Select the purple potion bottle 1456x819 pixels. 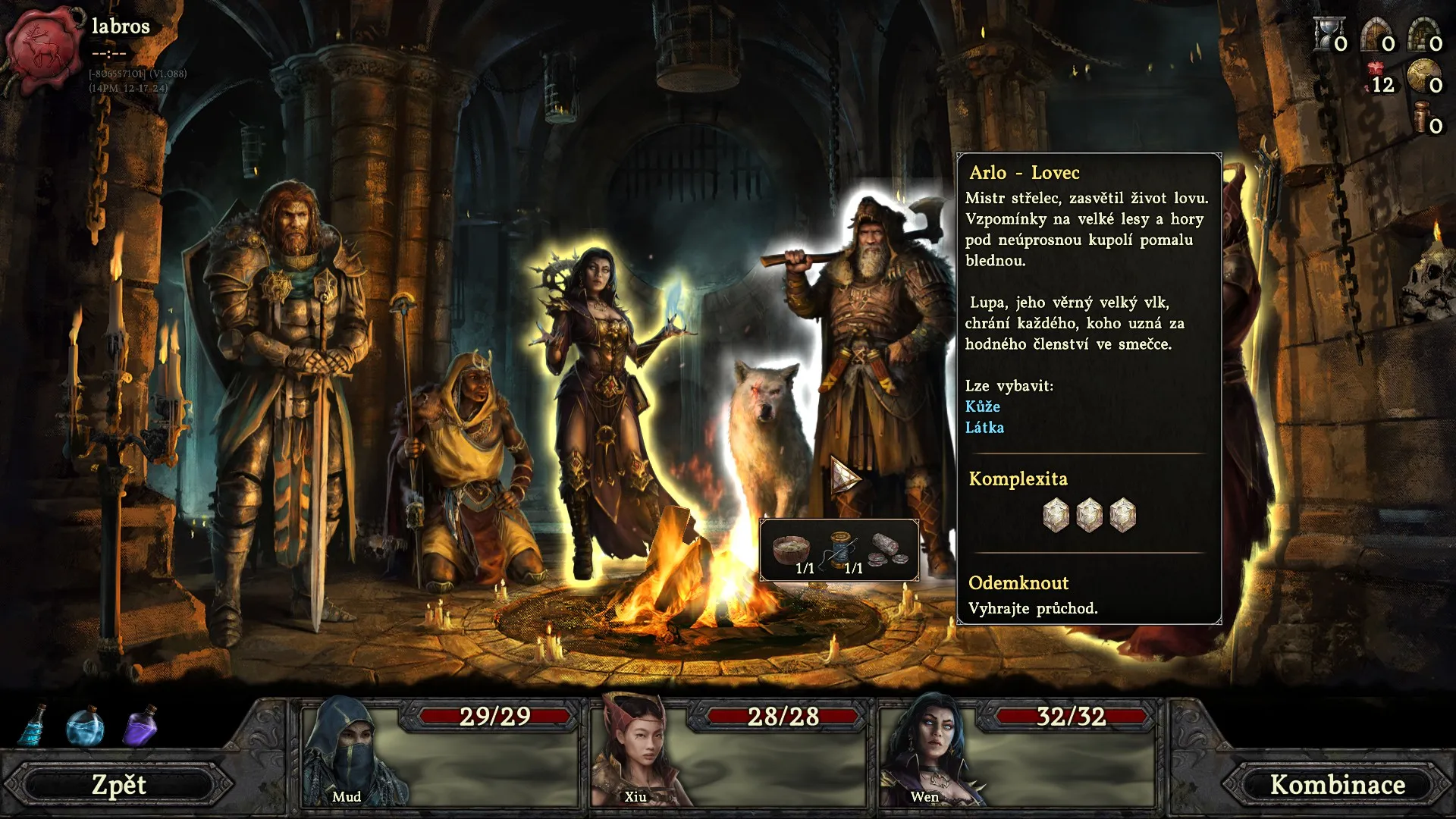tap(141, 726)
